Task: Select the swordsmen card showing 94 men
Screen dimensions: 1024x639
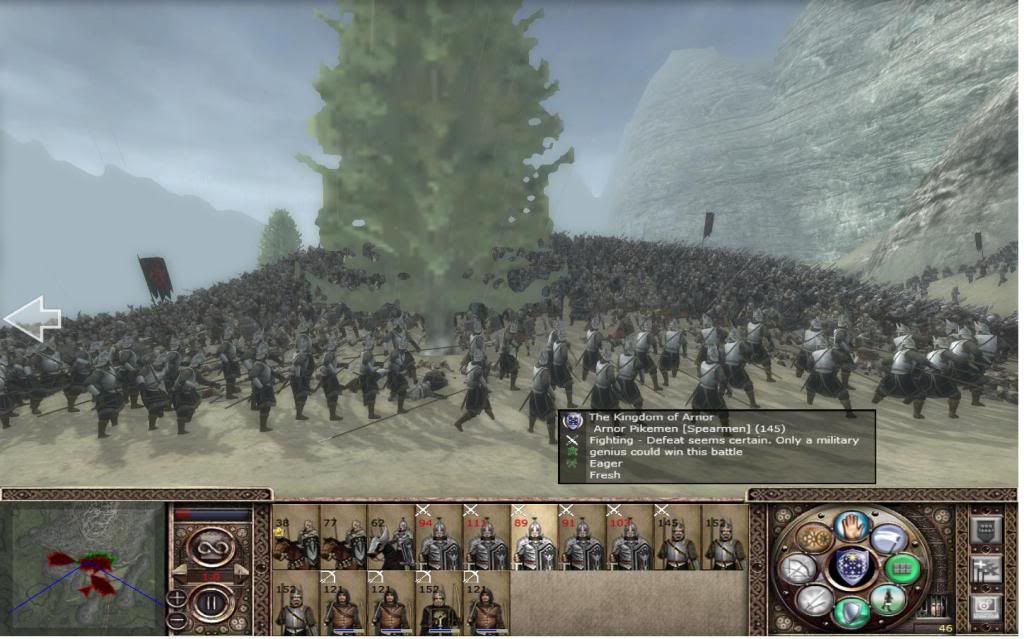Action: pyautogui.click(x=438, y=536)
